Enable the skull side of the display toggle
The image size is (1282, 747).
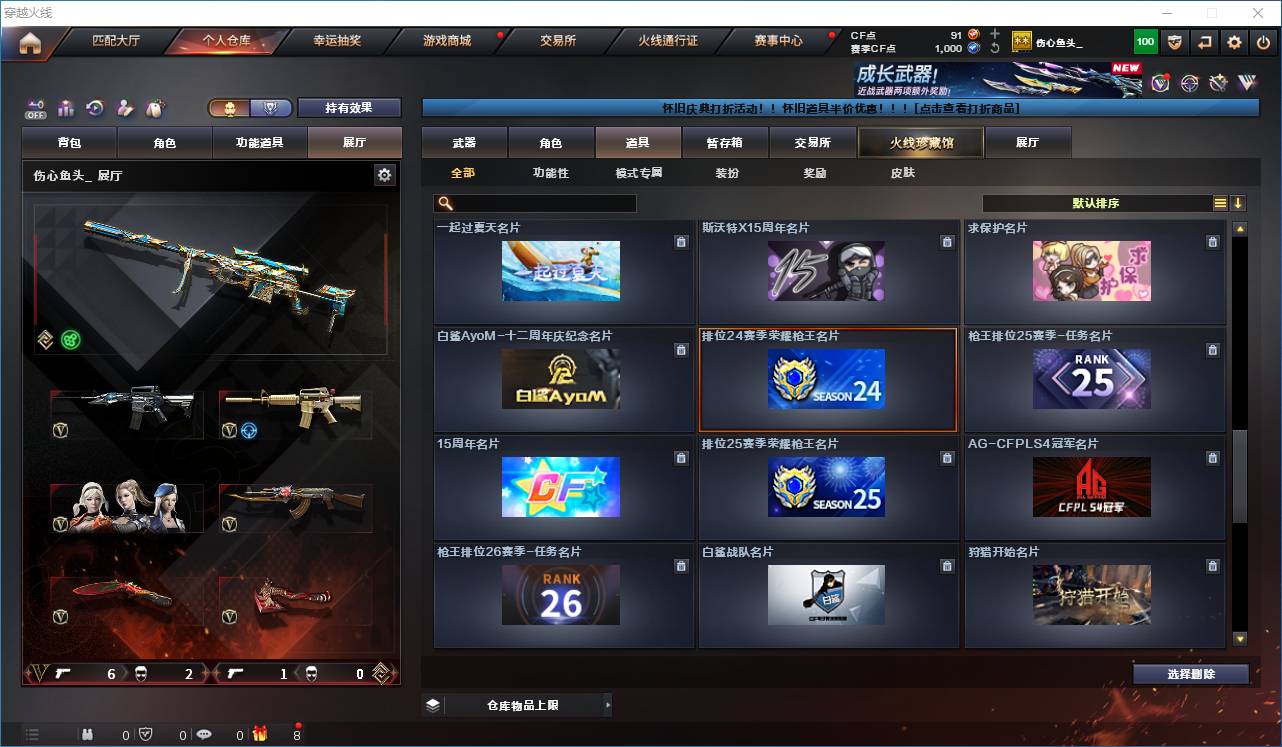[231, 107]
